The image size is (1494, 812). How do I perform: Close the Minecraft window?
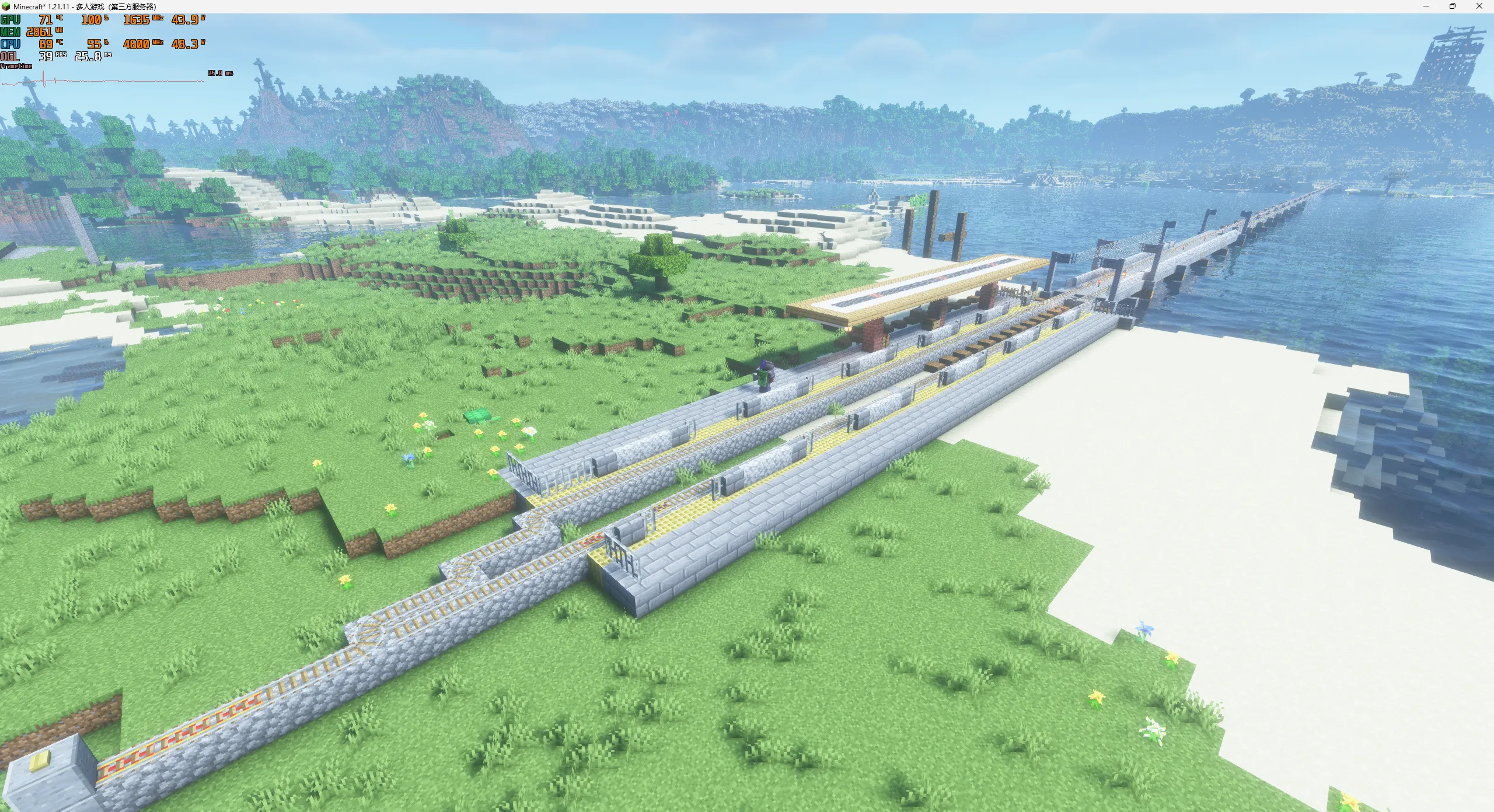pyautogui.click(x=1479, y=6)
